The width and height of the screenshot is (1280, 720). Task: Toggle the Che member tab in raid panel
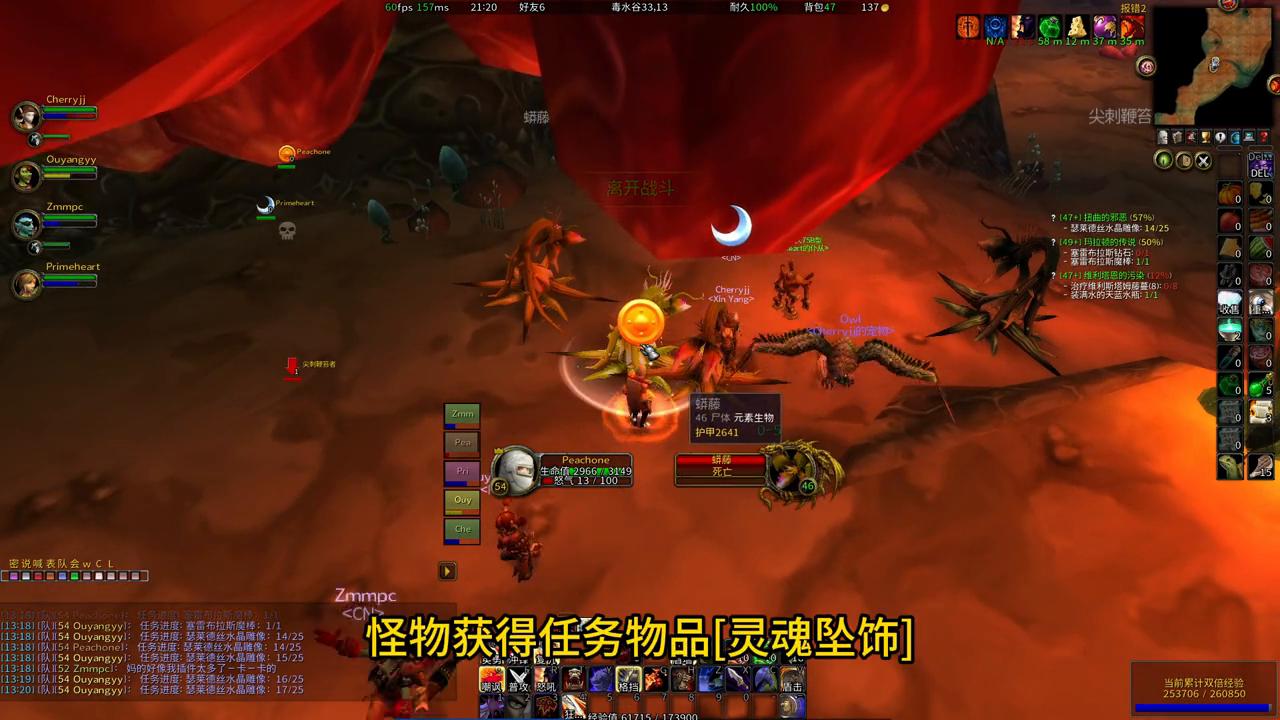[x=462, y=529]
